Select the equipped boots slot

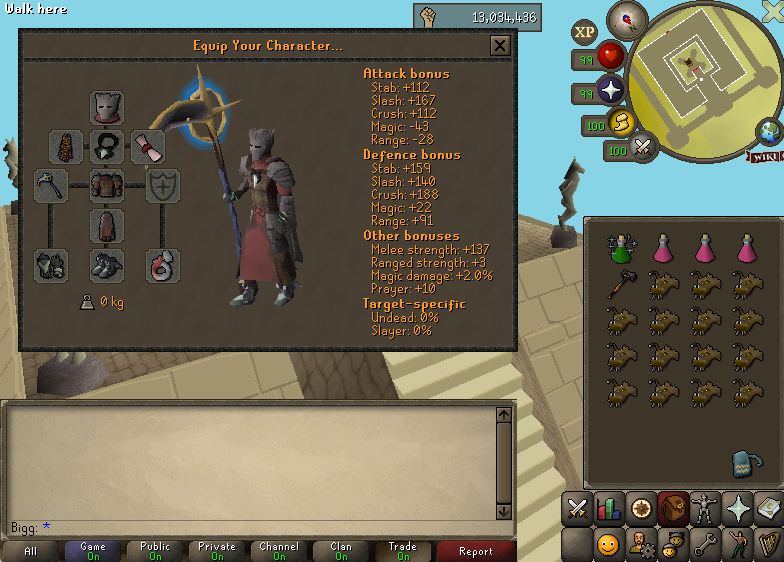(x=107, y=265)
